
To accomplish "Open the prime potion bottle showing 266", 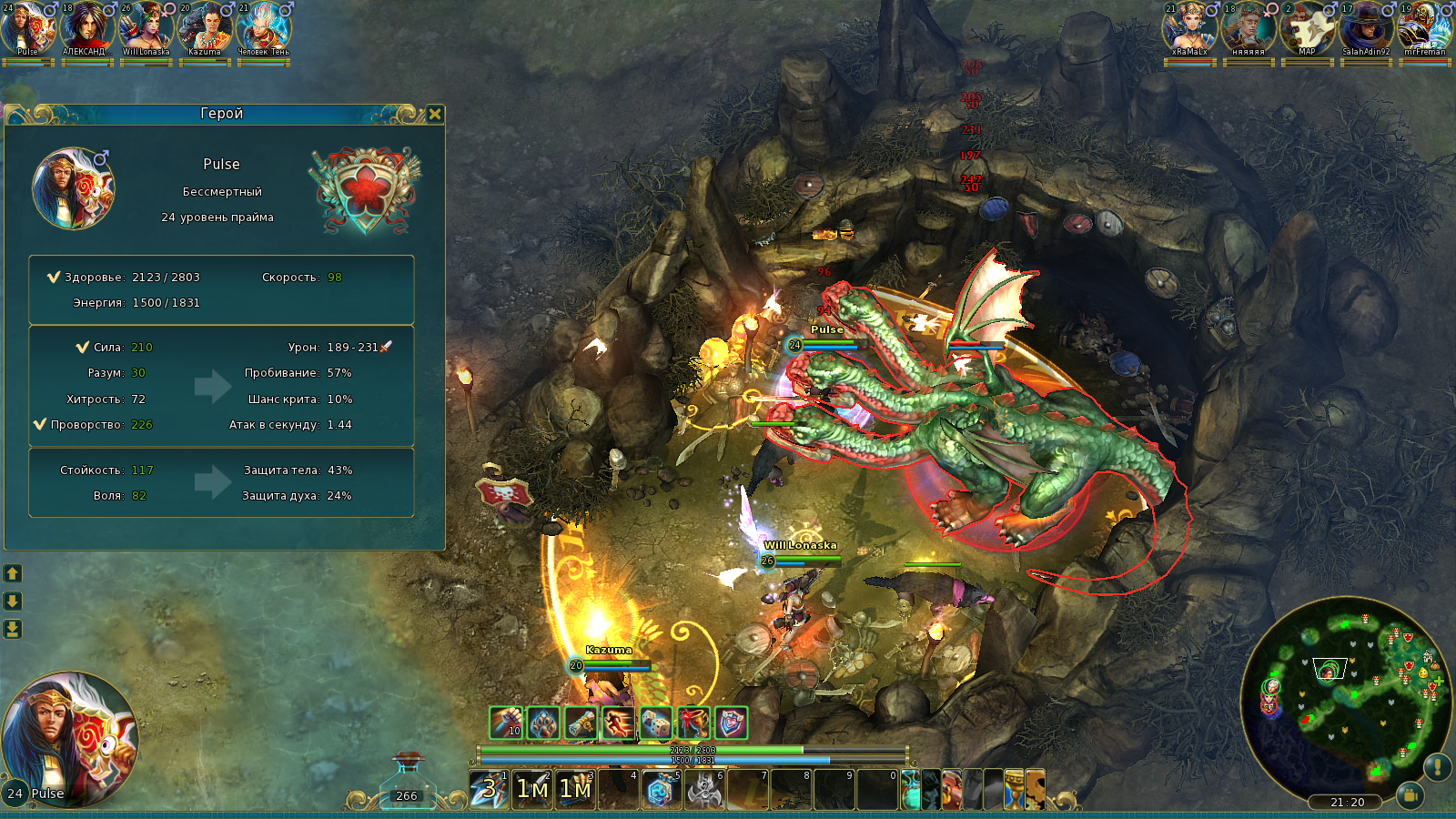I will [x=407, y=784].
